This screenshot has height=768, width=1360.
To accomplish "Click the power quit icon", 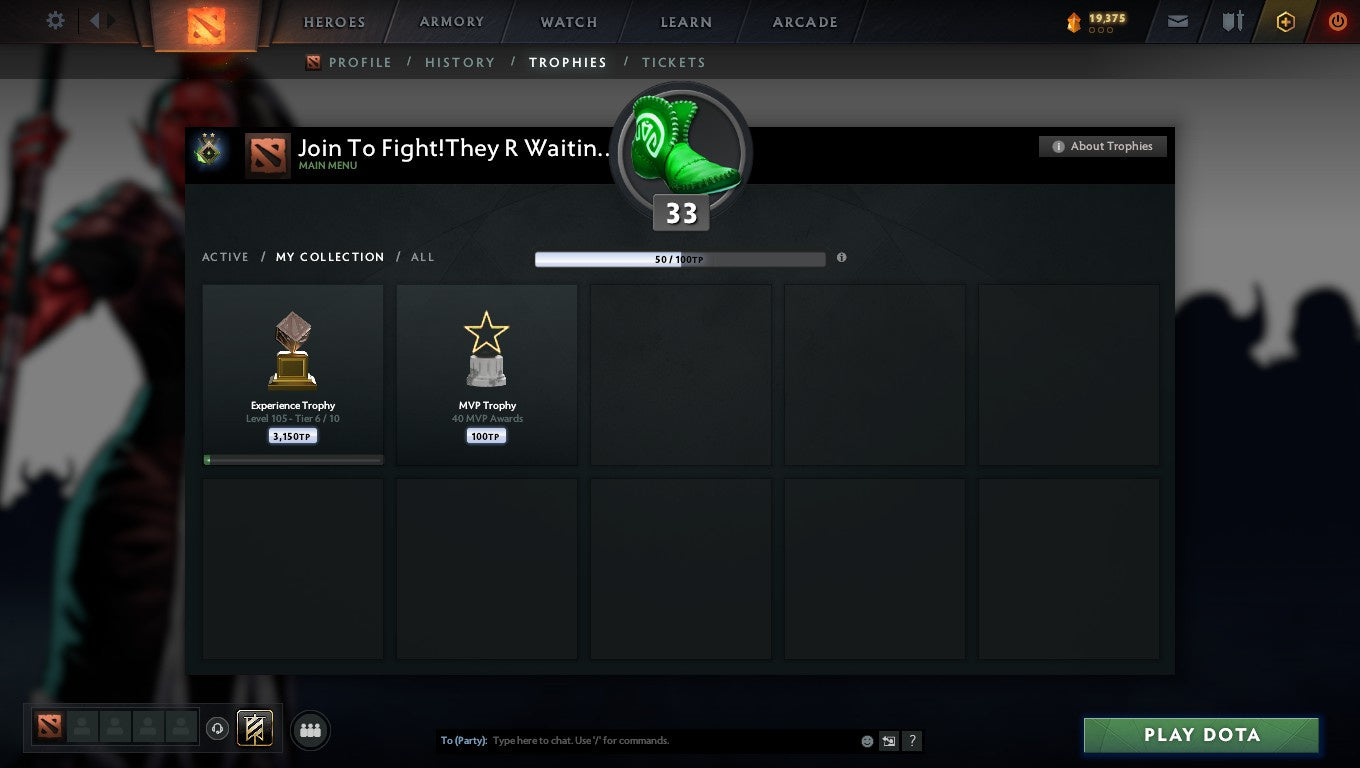I will click(x=1337, y=20).
